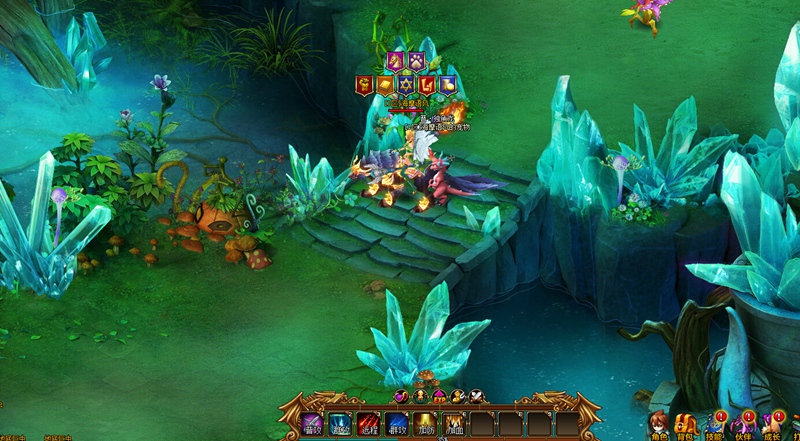The image size is (800, 441).
Task: Activate the 加防 defense buff skill
Action: pos(425,424)
